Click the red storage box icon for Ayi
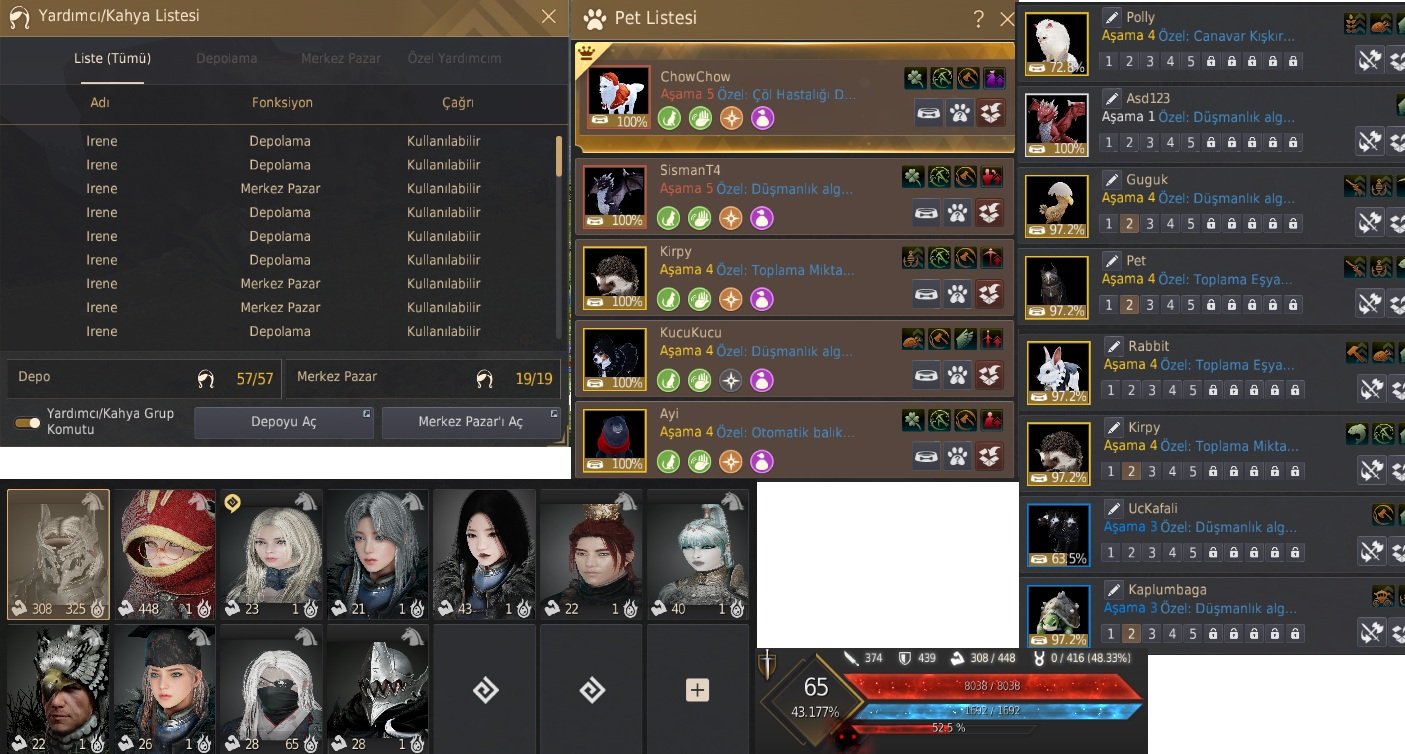Viewport: 1405px width, 754px height. (x=989, y=456)
